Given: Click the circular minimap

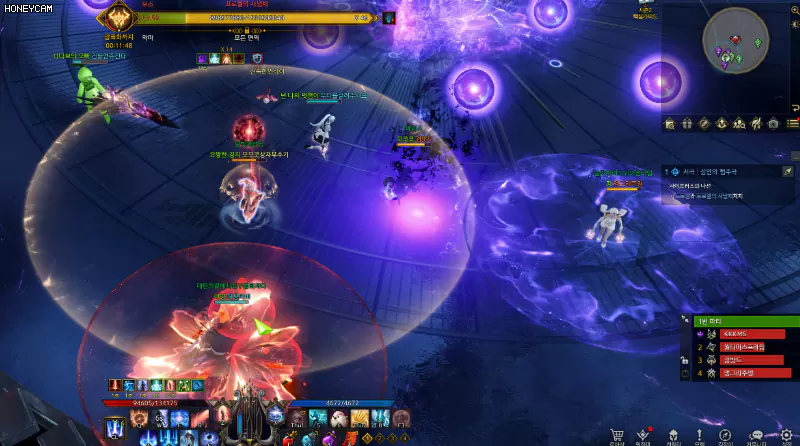Looking at the screenshot, I should click(736, 41).
